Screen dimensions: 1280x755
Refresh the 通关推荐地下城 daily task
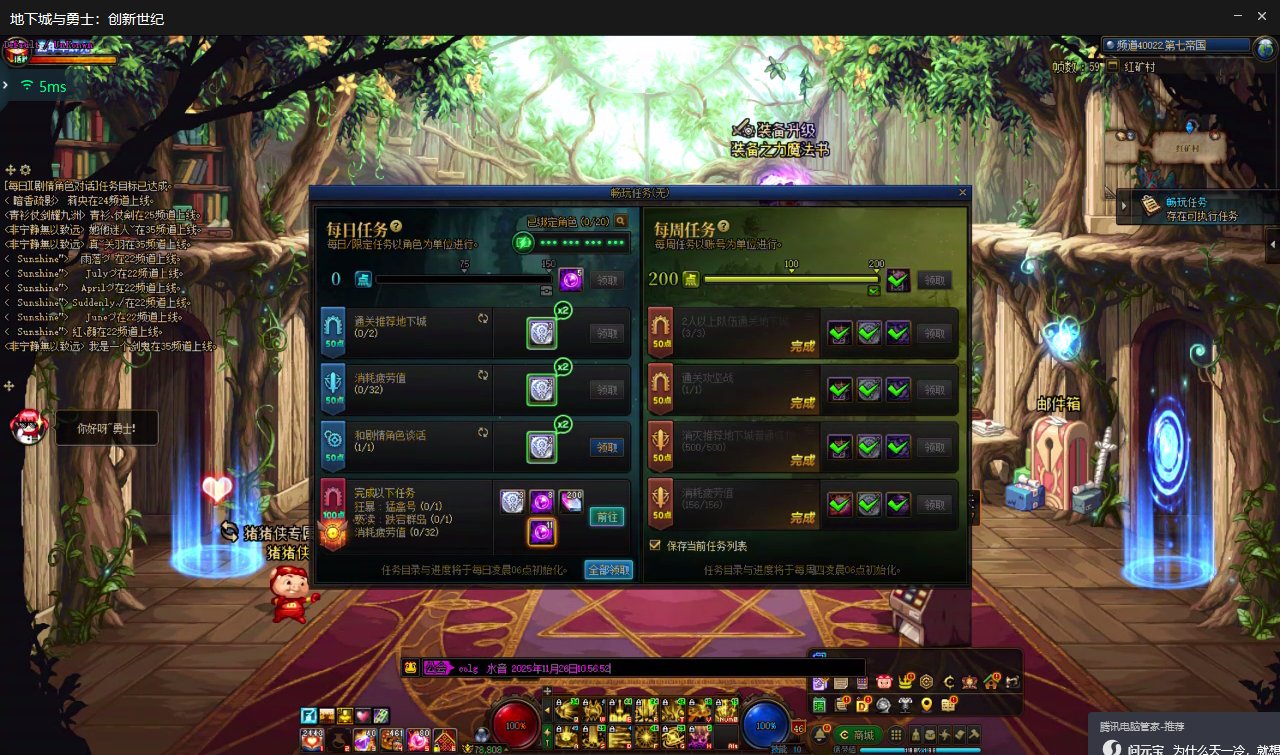point(483,318)
